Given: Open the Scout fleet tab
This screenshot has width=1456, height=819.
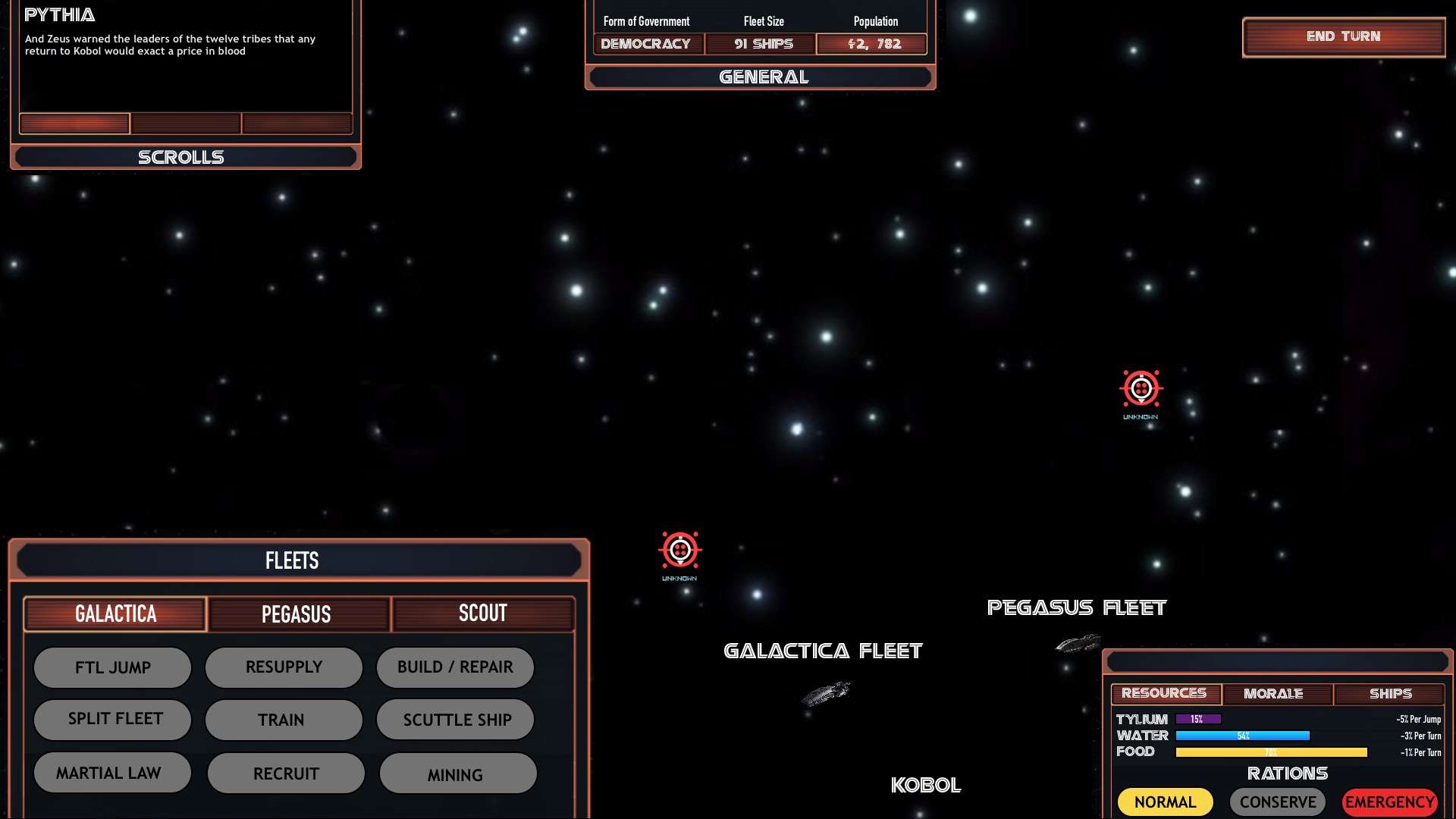Looking at the screenshot, I should pos(483,613).
